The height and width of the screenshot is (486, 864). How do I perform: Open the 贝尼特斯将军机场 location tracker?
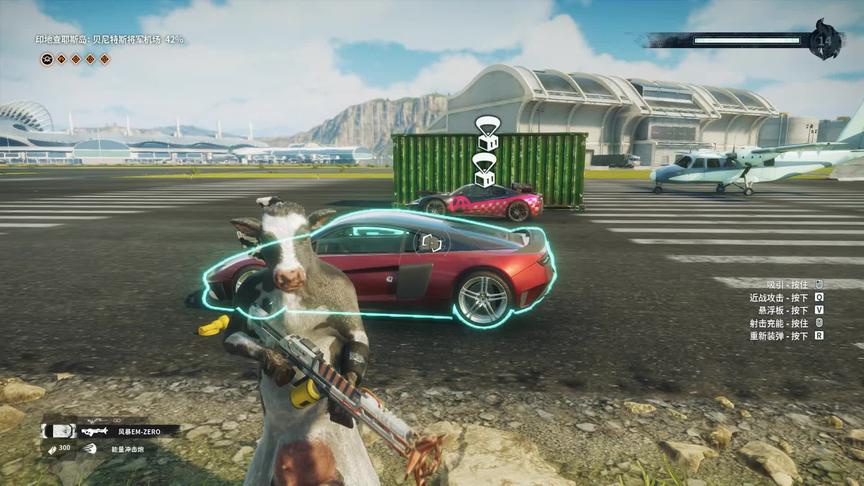(110, 40)
